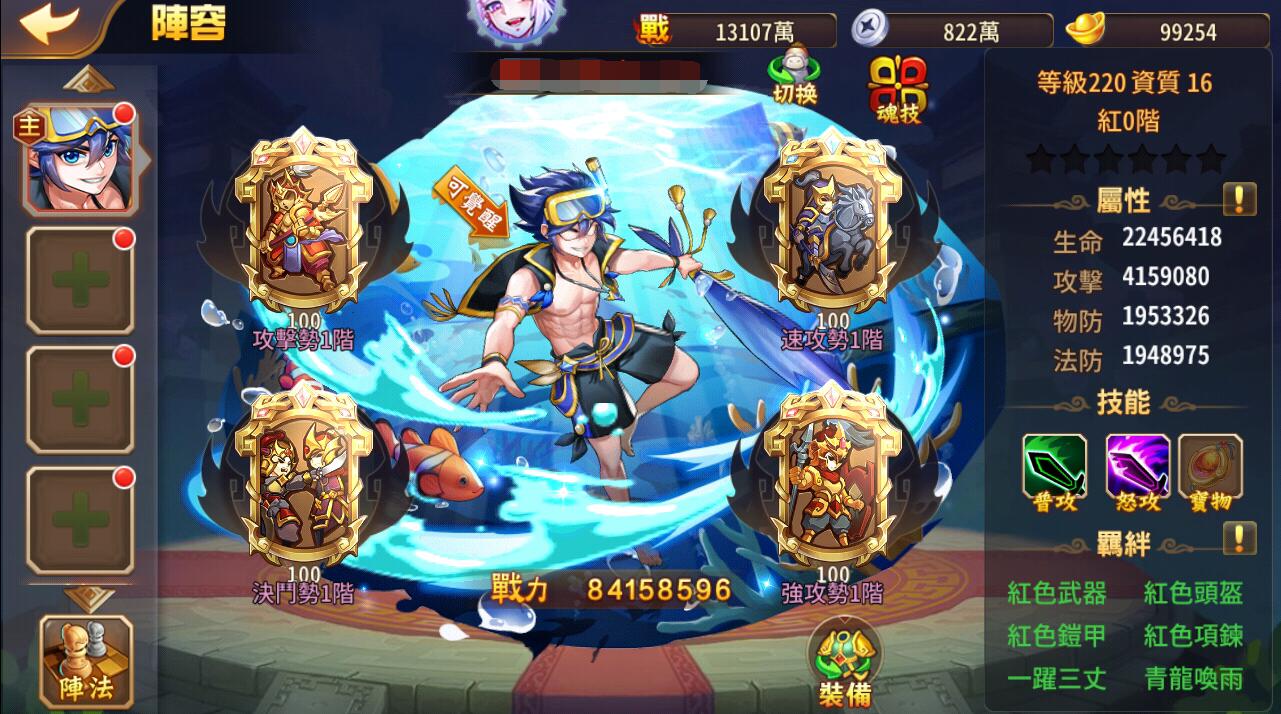Show bond details via 羈絆 exclamation icon
The width and height of the screenshot is (1281, 714).
(1239, 539)
